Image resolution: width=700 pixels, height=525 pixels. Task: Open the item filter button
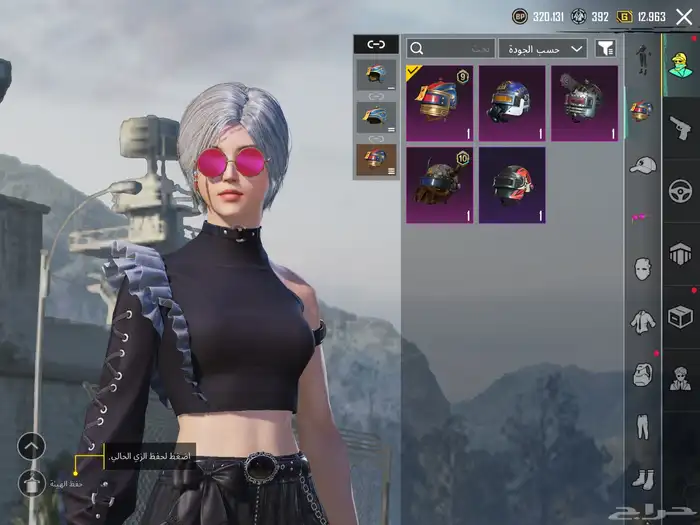(x=605, y=48)
